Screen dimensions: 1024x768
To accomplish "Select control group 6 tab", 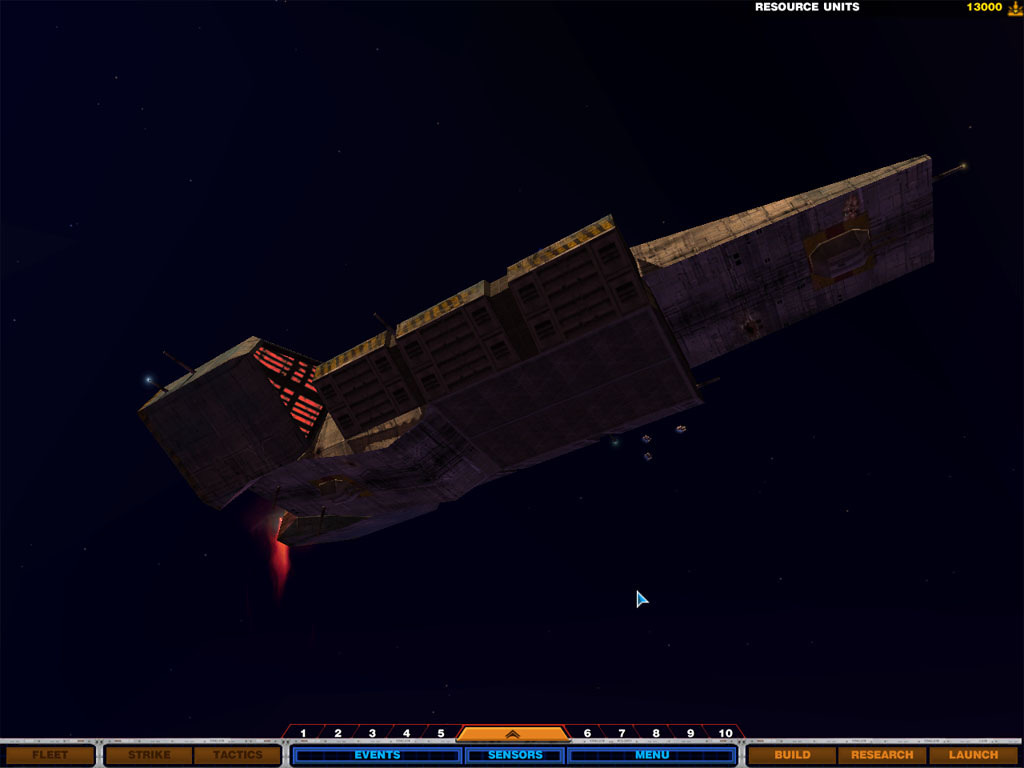I will (x=587, y=733).
